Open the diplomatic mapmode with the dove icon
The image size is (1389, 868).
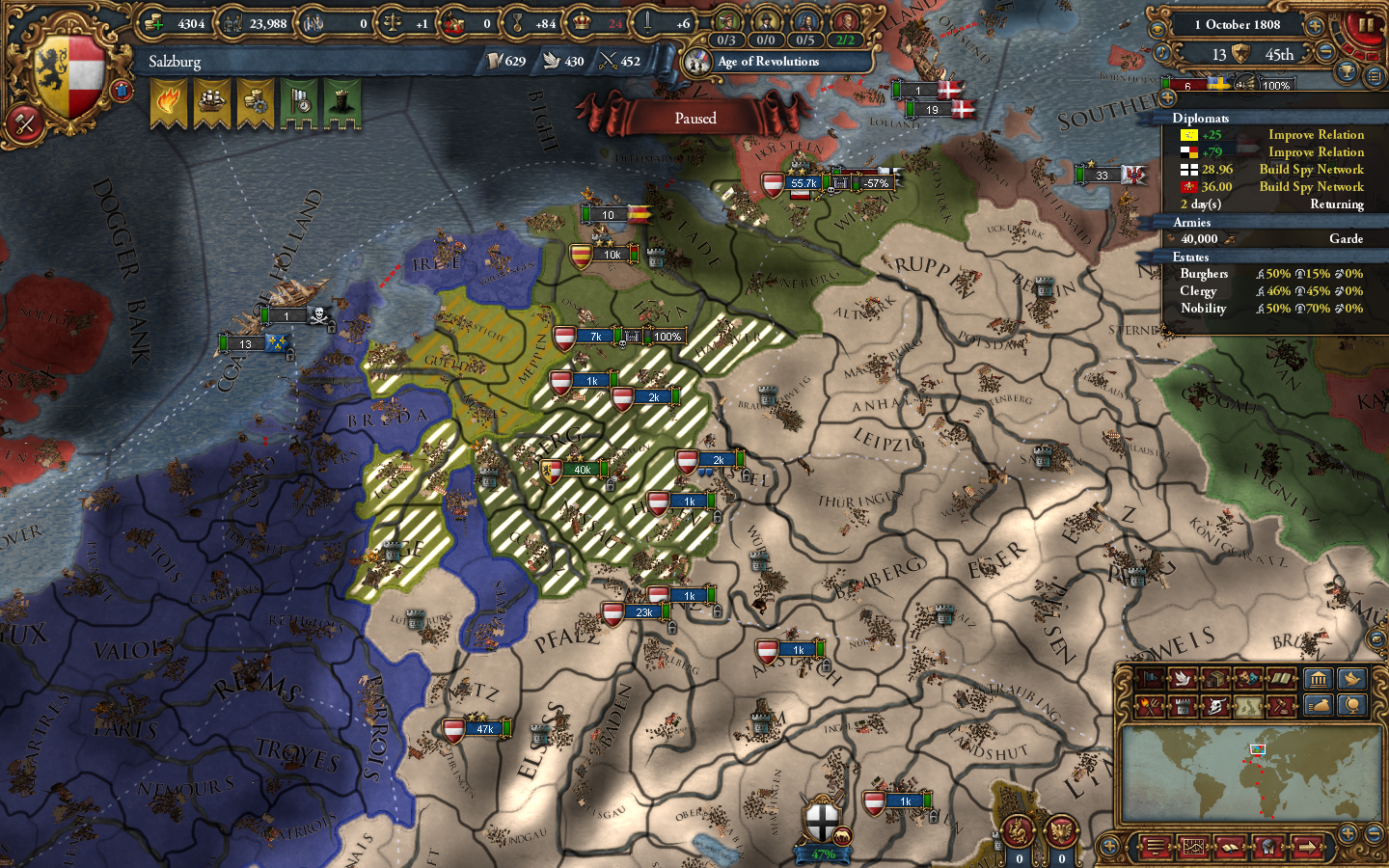pyautogui.click(x=1181, y=679)
